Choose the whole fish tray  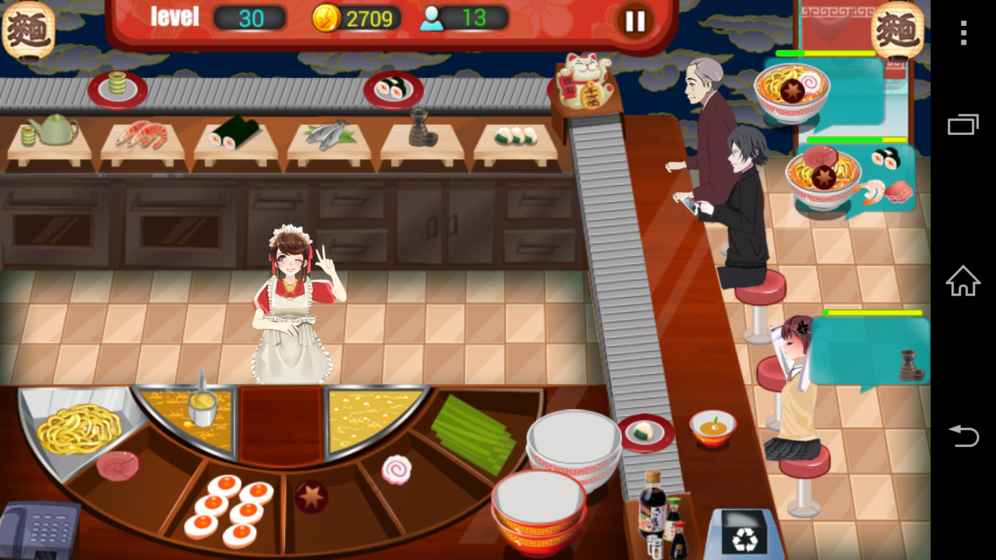pos(328,134)
